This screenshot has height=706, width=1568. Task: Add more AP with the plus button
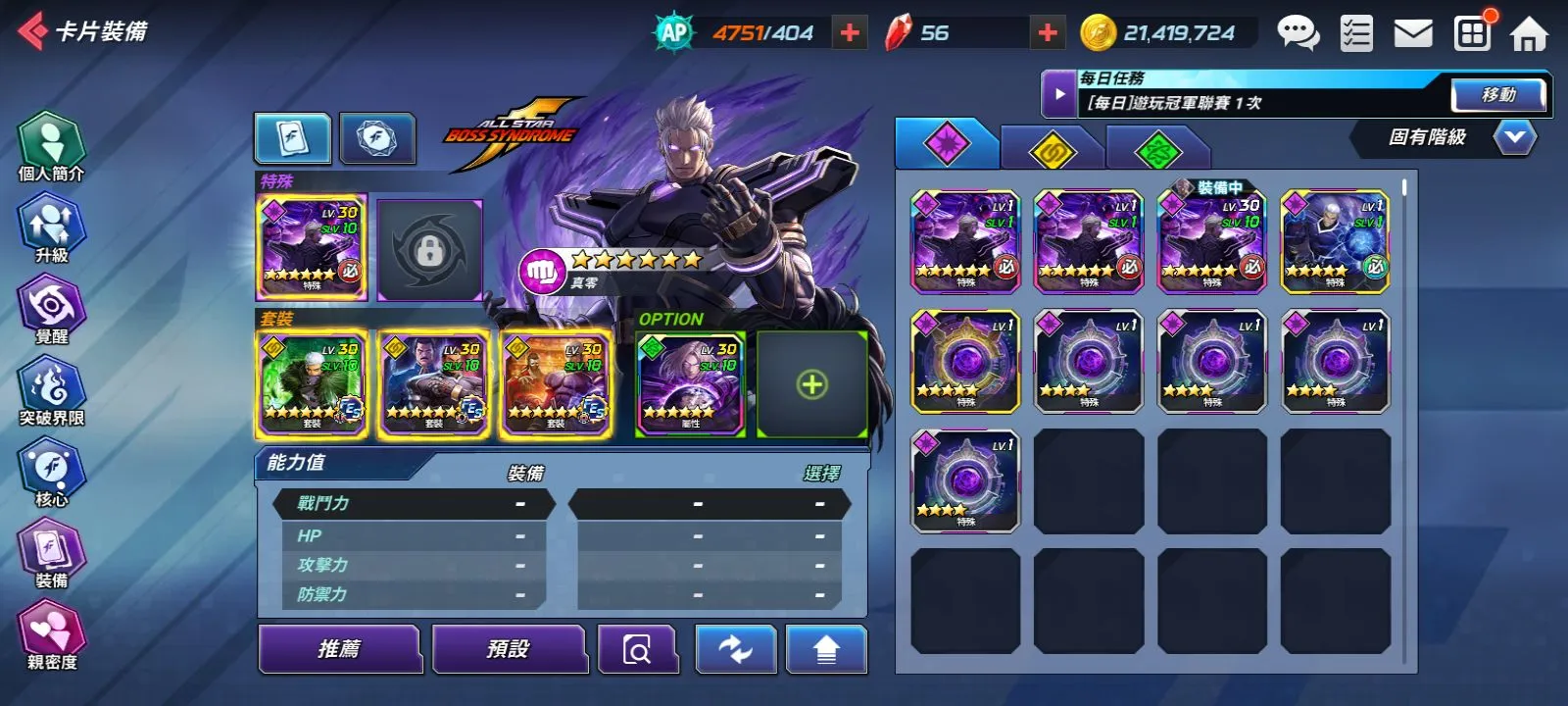[850, 33]
